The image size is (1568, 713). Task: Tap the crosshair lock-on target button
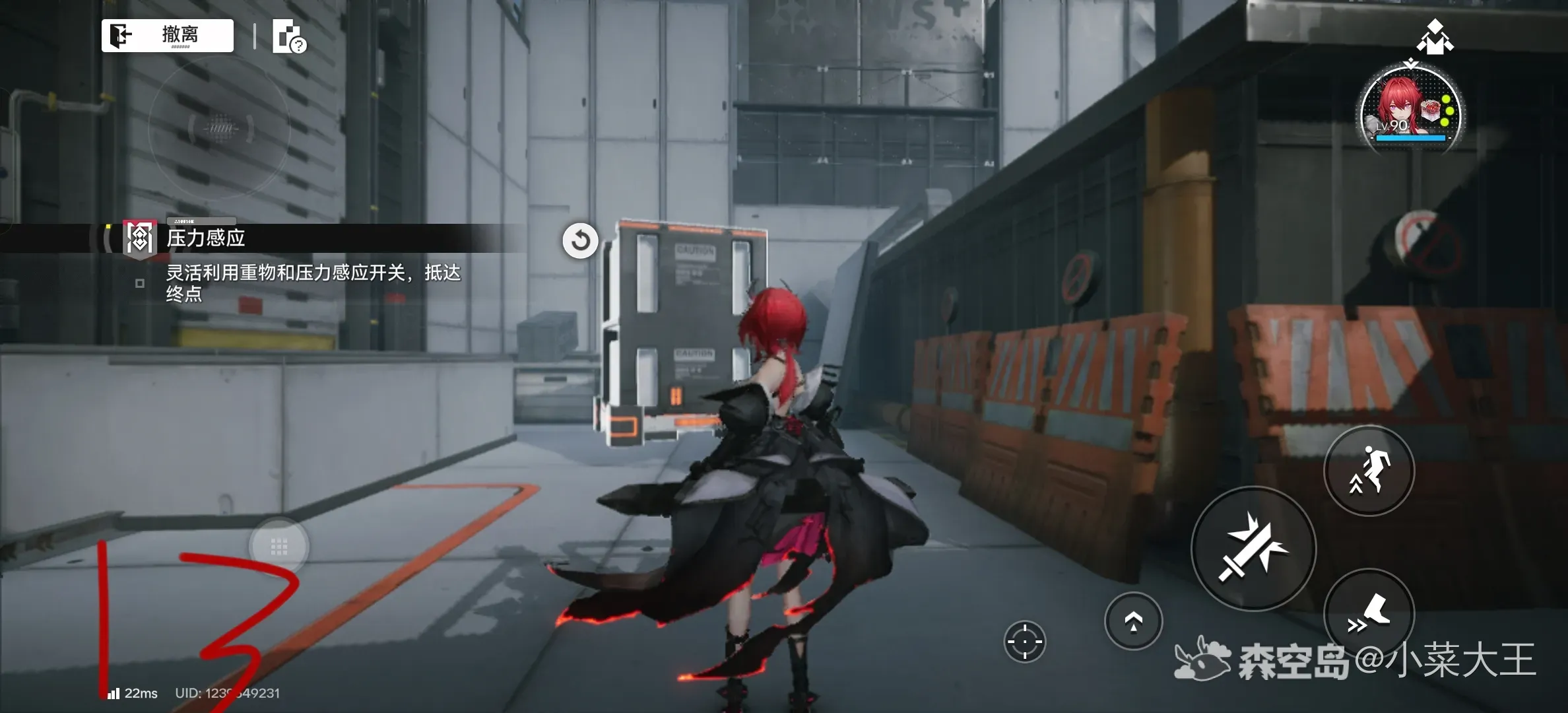tap(1024, 641)
